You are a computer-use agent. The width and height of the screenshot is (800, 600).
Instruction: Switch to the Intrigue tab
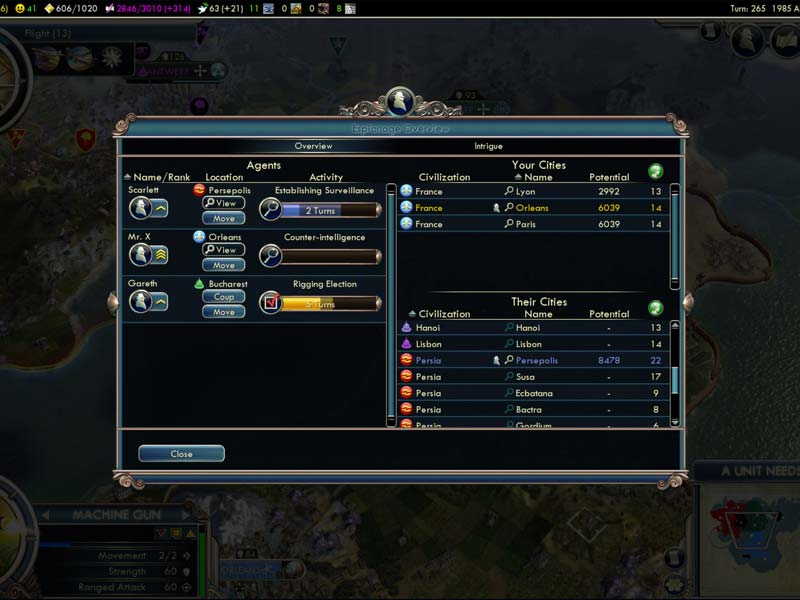tap(488, 146)
